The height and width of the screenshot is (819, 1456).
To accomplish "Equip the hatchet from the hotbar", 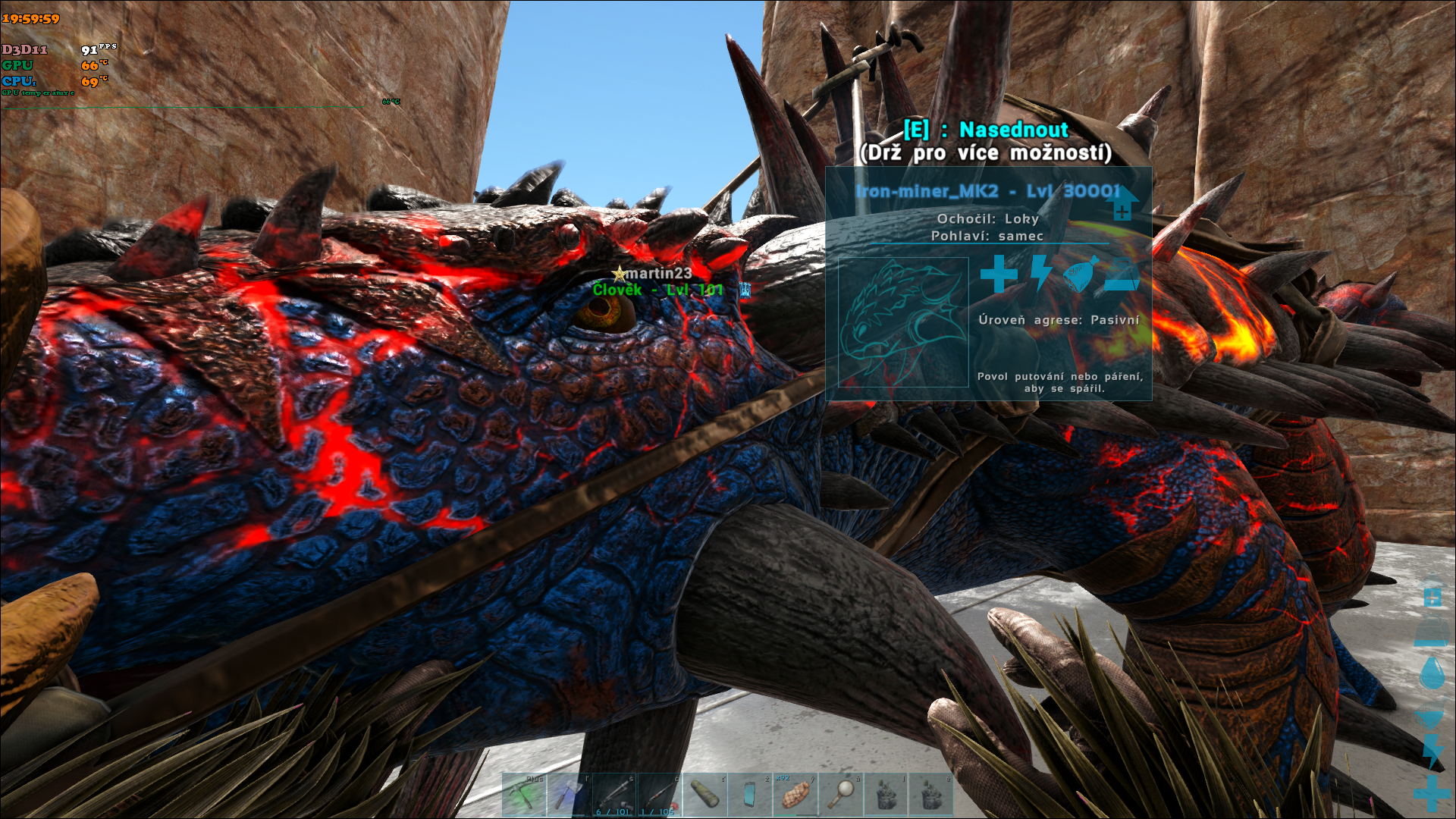I will pos(569,795).
